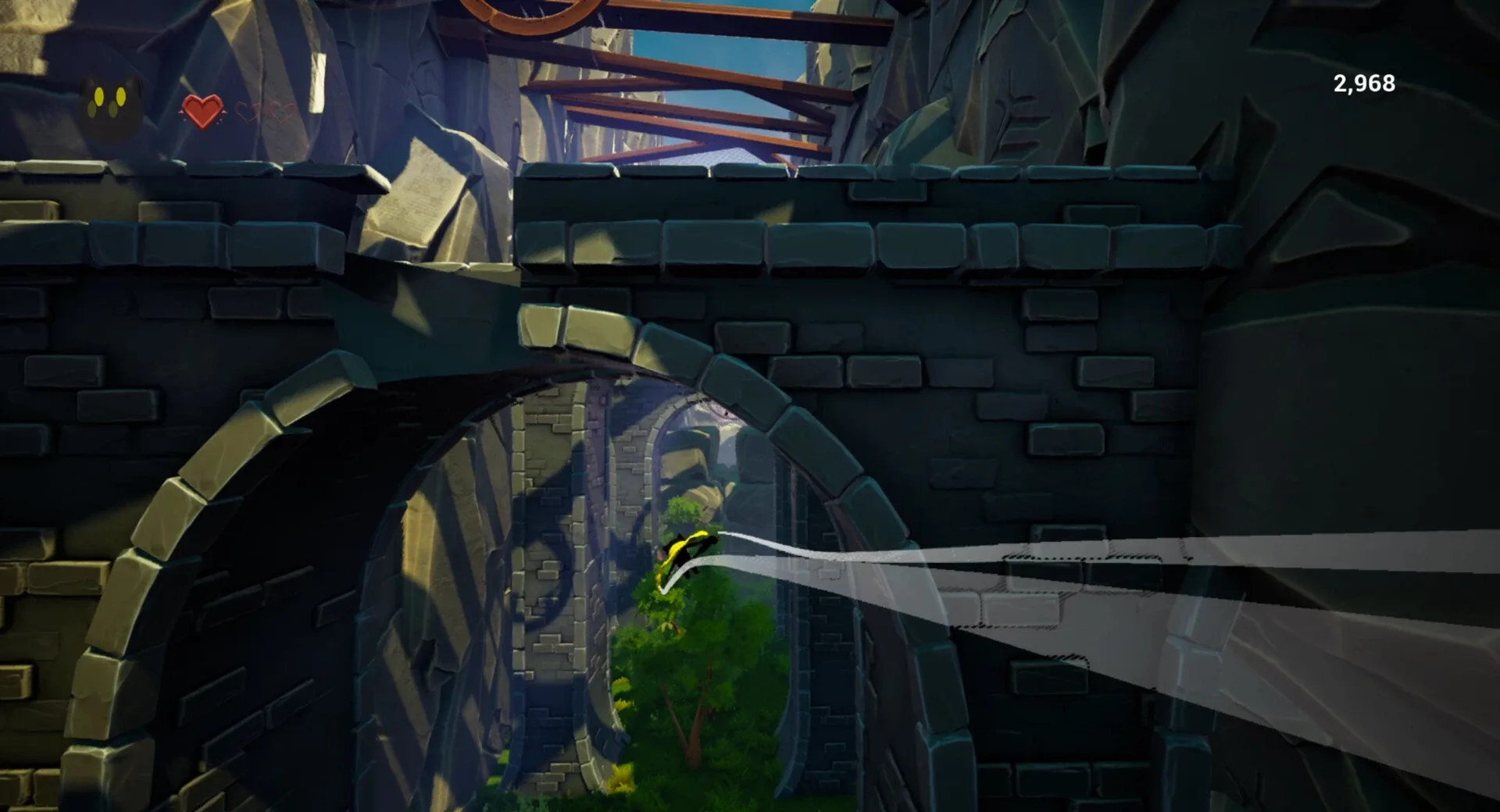Screen dimensions: 1500x812
Task: Select the black cat portrait icon
Action: pyautogui.click(x=109, y=104)
